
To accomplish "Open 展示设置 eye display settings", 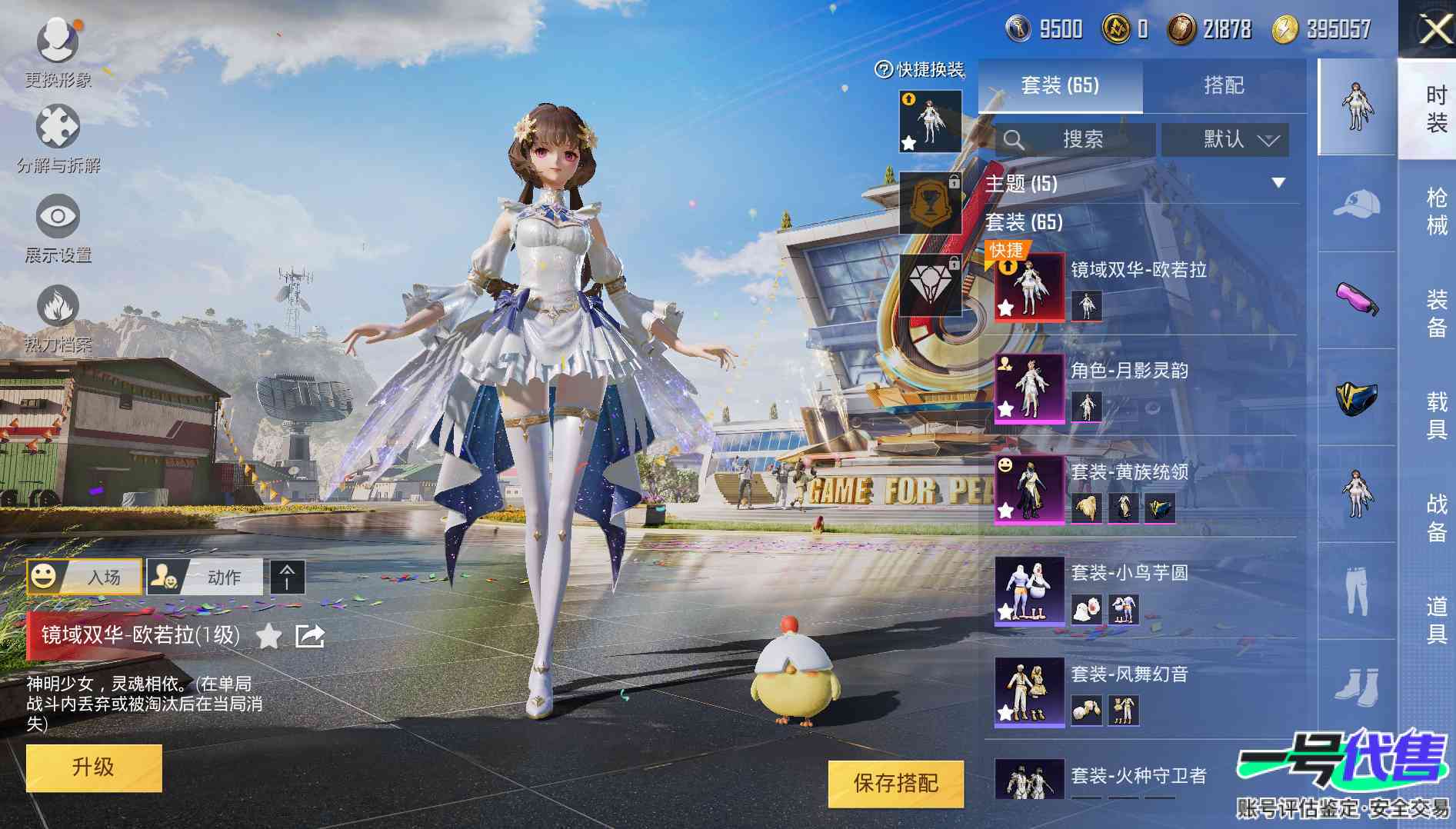I will pyautogui.click(x=58, y=216).
